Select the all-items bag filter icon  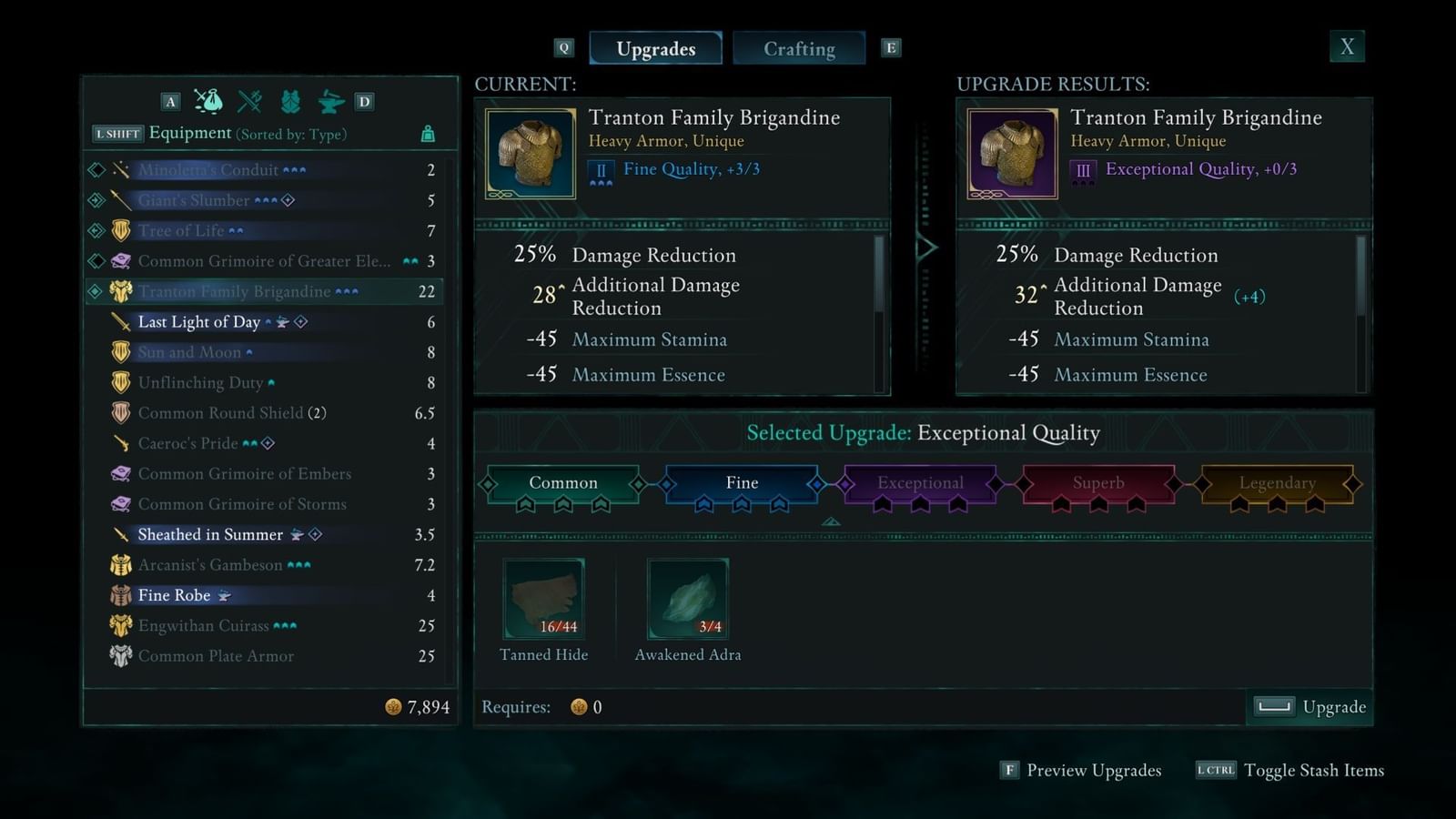[207, 101]
